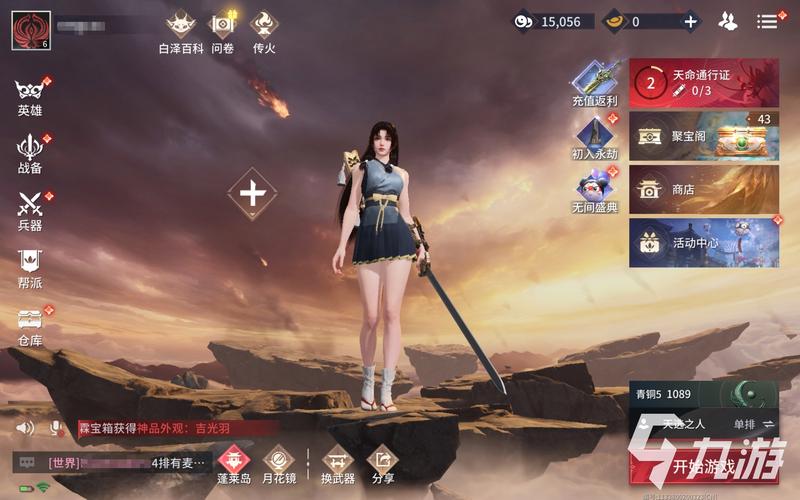Click the 开始游戏 start game button
Image resolution: width=800 pixels, height=500 pixels.
pyautogui.click(x=705, y=466)
